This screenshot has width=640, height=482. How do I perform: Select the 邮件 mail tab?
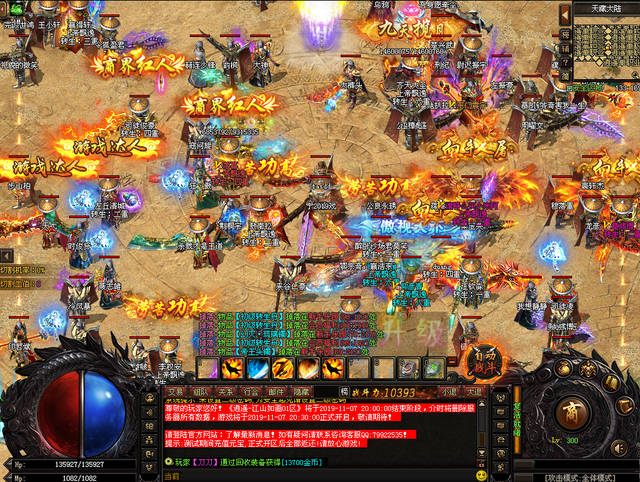pos(276,392)
